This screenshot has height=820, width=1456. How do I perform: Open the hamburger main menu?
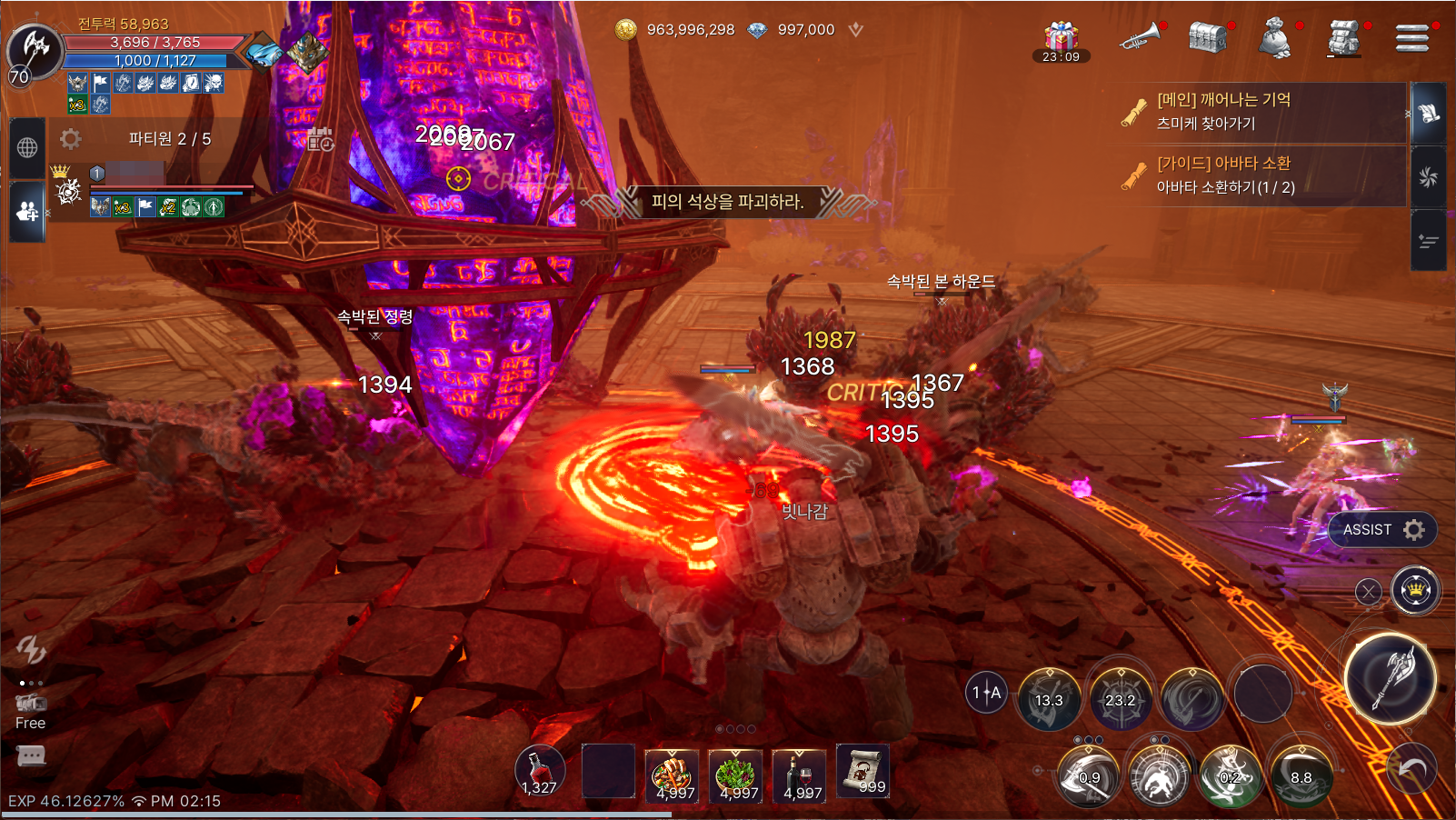(1411, 38)
